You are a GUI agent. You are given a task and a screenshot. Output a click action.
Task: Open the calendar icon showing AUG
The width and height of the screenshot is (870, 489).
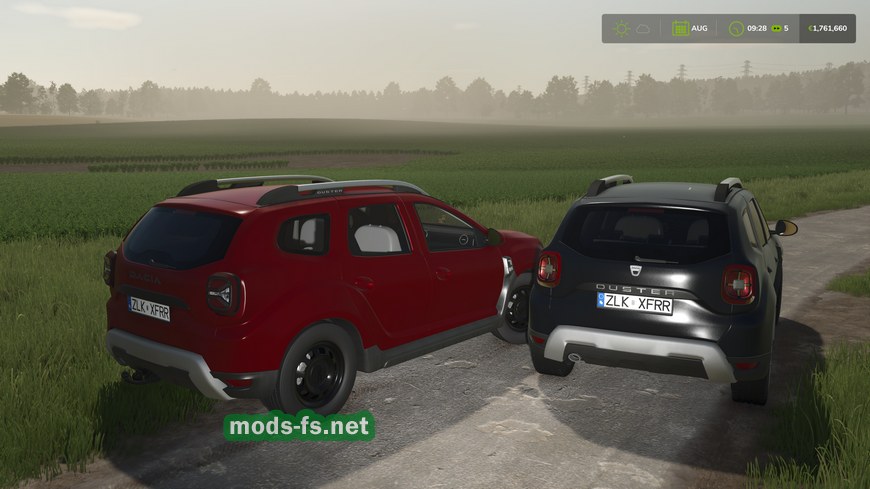[680, 28]
